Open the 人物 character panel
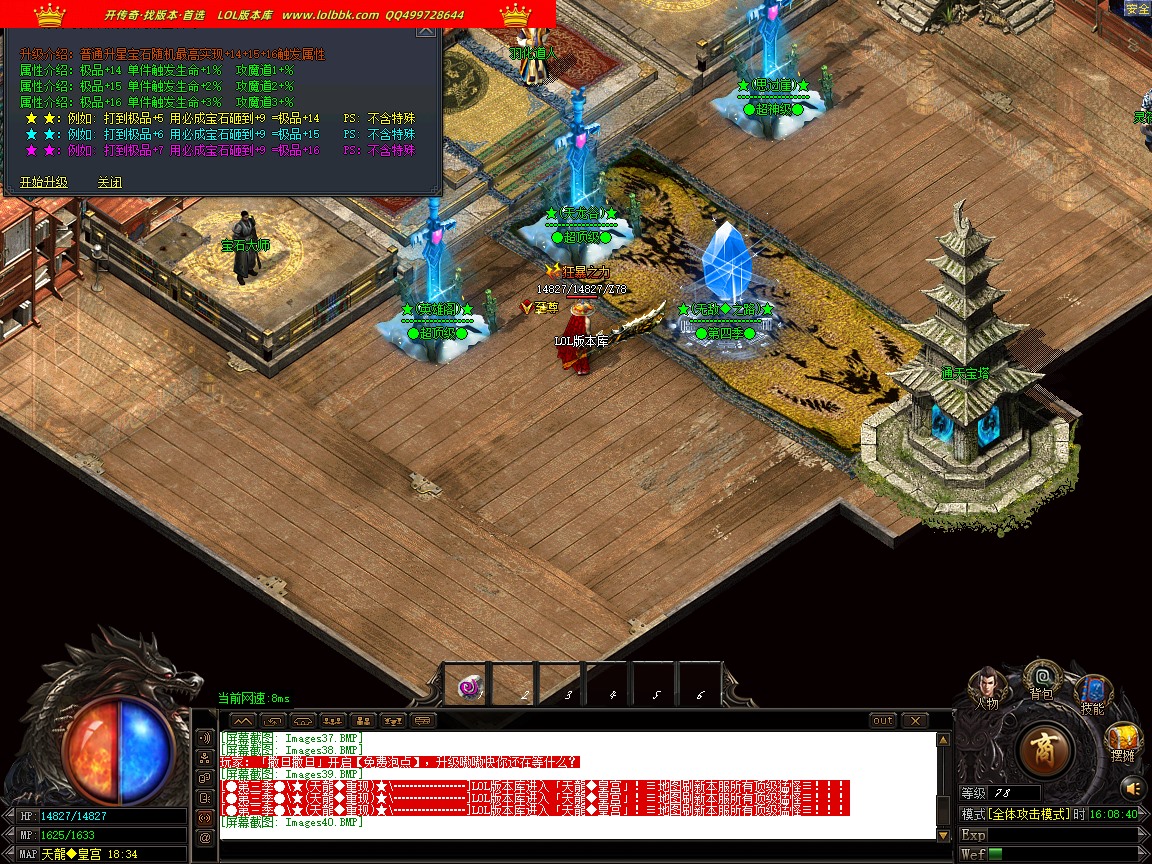This screenshot has height=864, width=1152. tap(988, 686)
